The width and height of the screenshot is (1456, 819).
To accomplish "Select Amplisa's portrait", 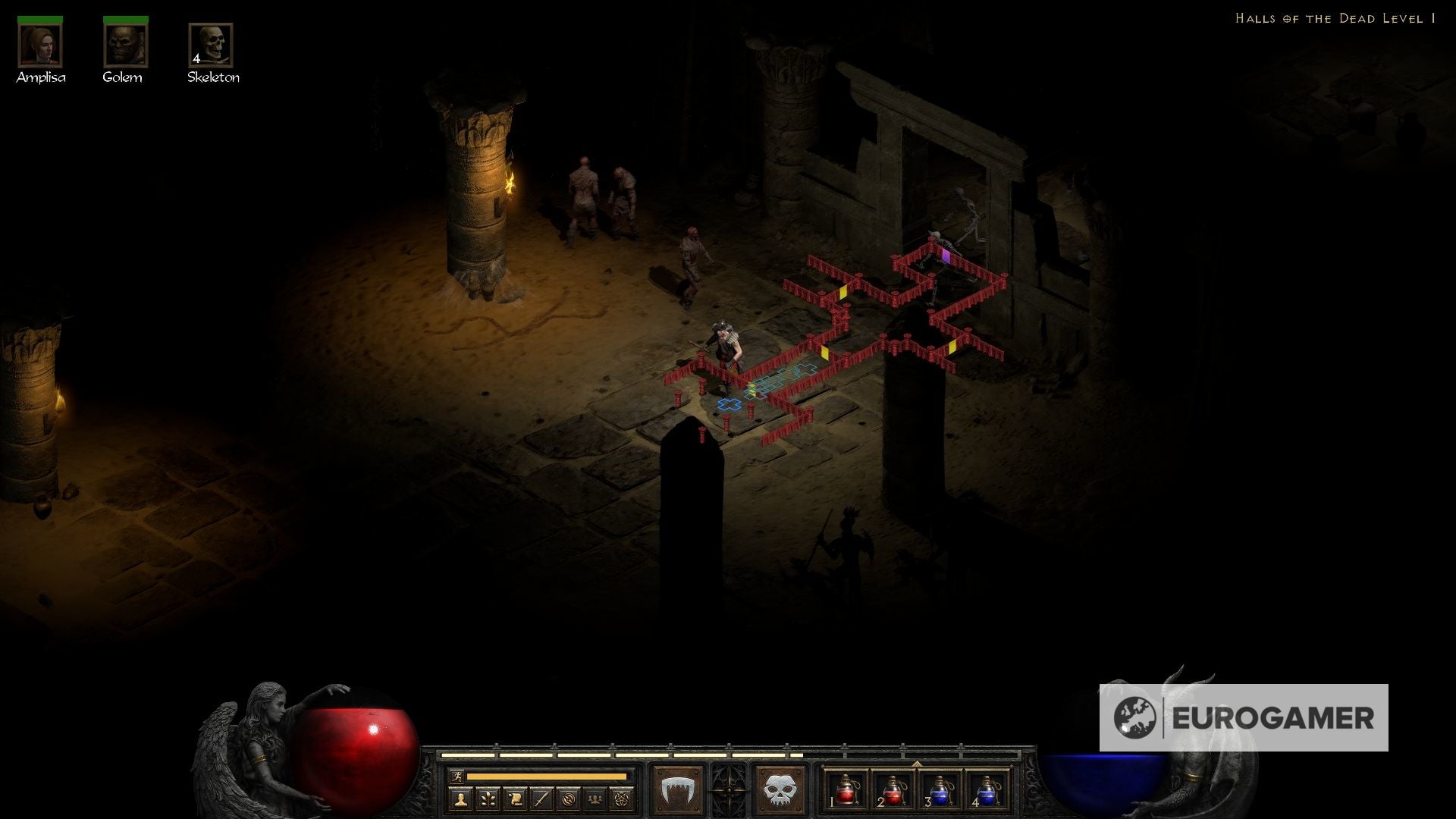I will [42, 47].
